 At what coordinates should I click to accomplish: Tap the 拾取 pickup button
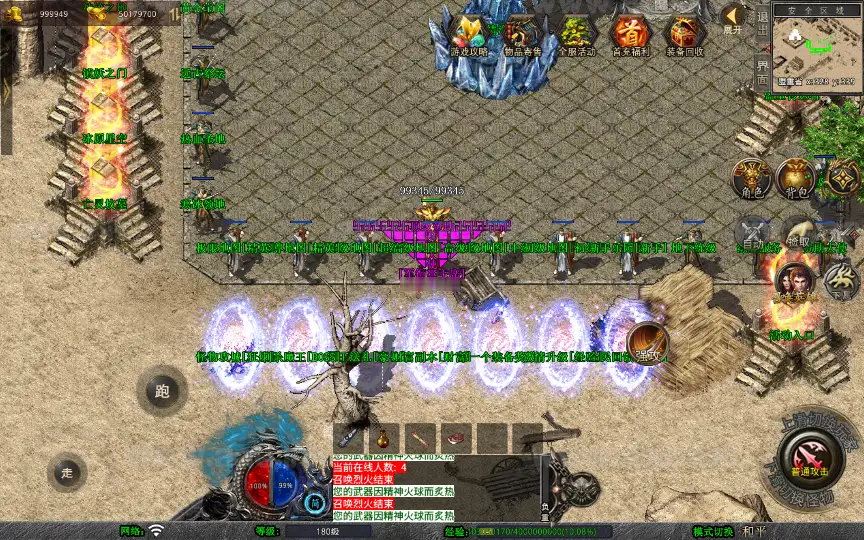(797, 232)
